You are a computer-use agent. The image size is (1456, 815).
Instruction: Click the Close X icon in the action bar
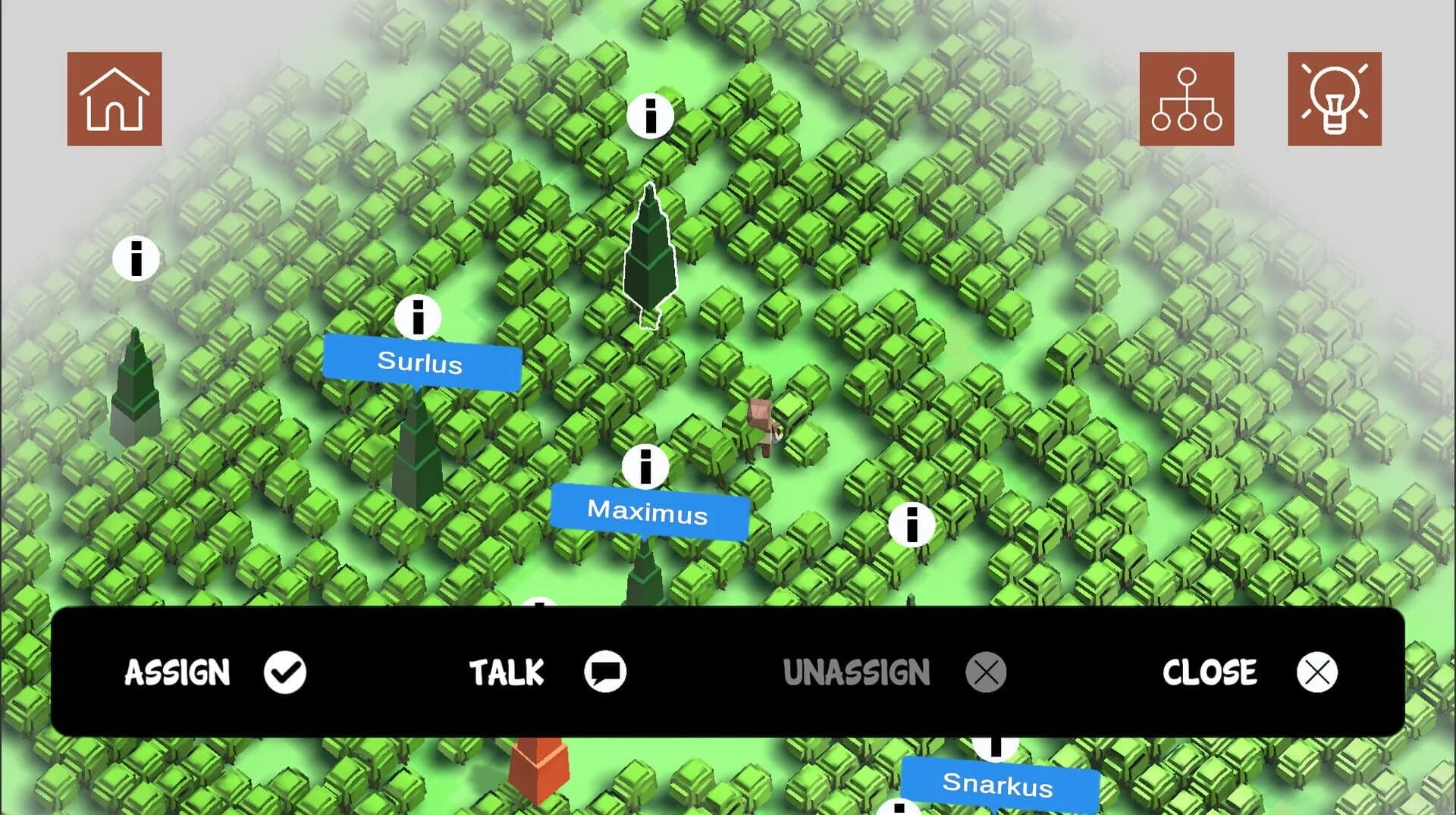(1317, 672)
